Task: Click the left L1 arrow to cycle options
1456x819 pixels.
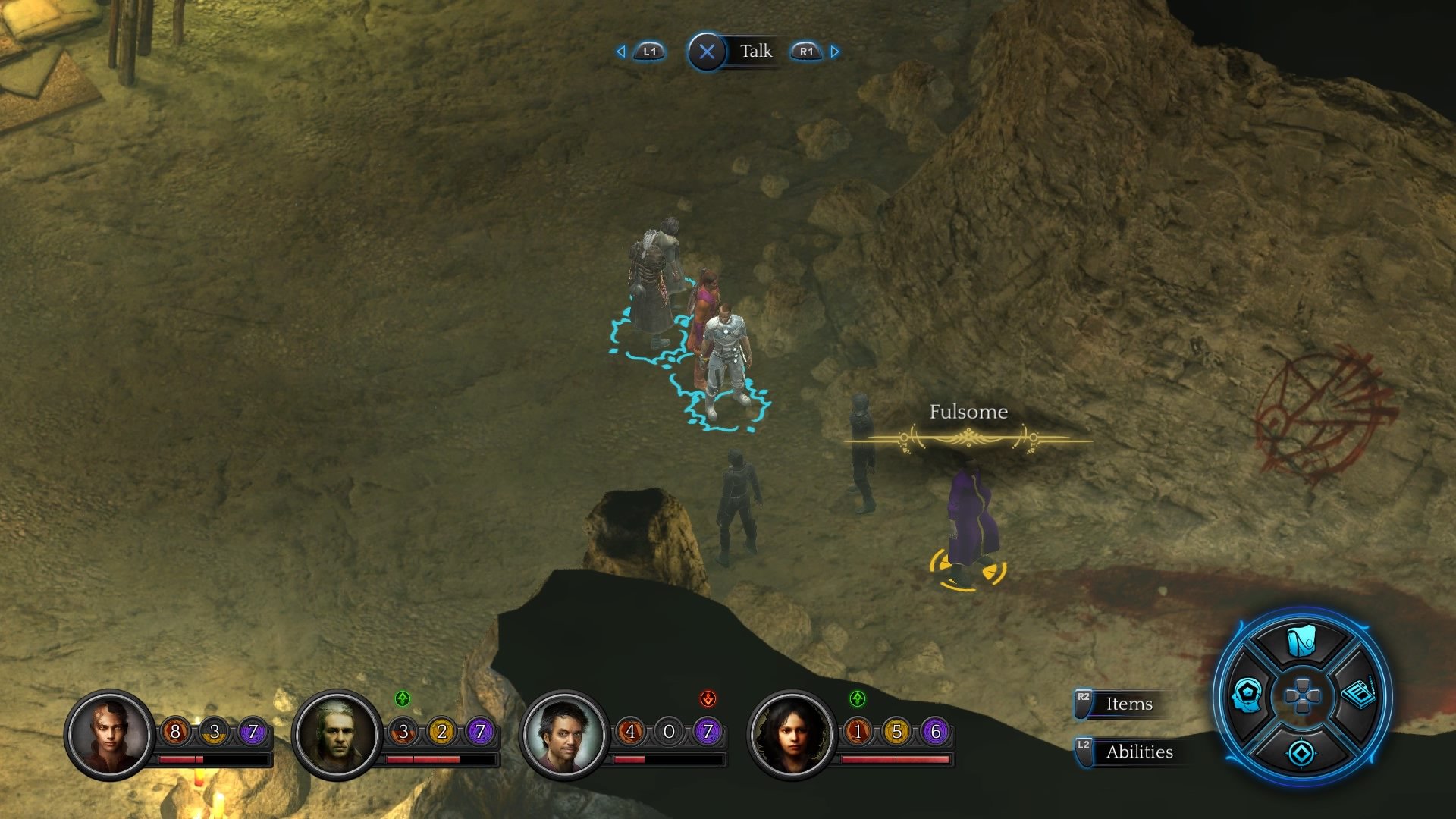Action: coord(621,52)
